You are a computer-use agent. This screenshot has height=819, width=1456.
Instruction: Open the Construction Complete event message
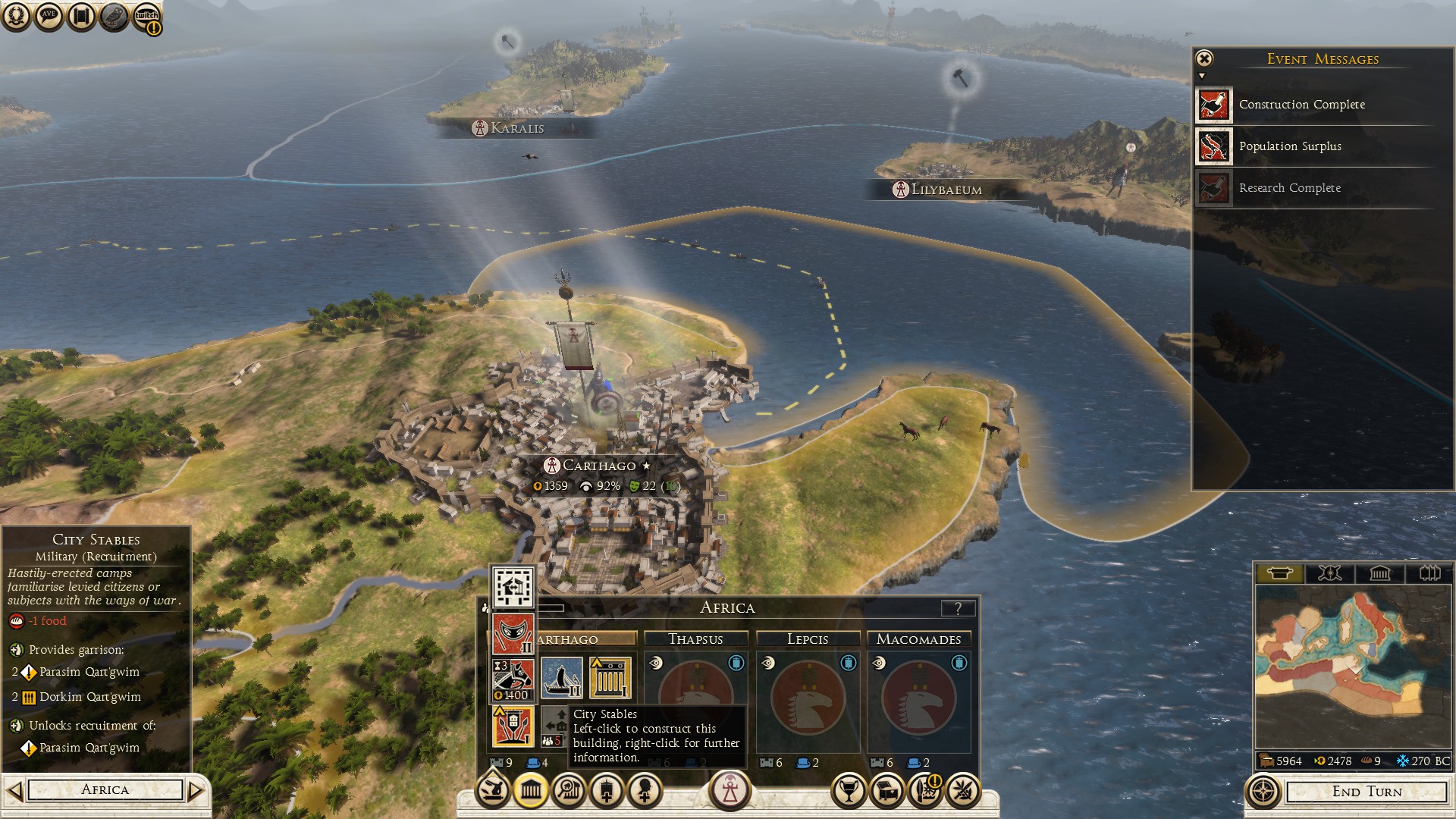click(1301, 105)
